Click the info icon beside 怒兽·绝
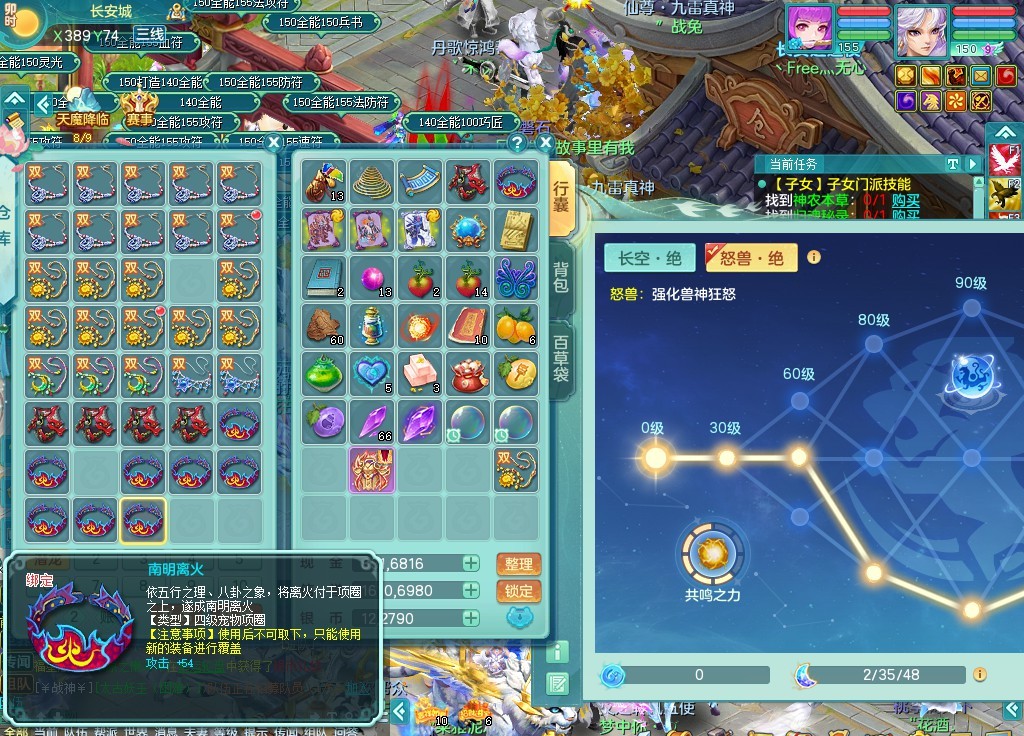Screen dimensions: 1024x736 814,257
